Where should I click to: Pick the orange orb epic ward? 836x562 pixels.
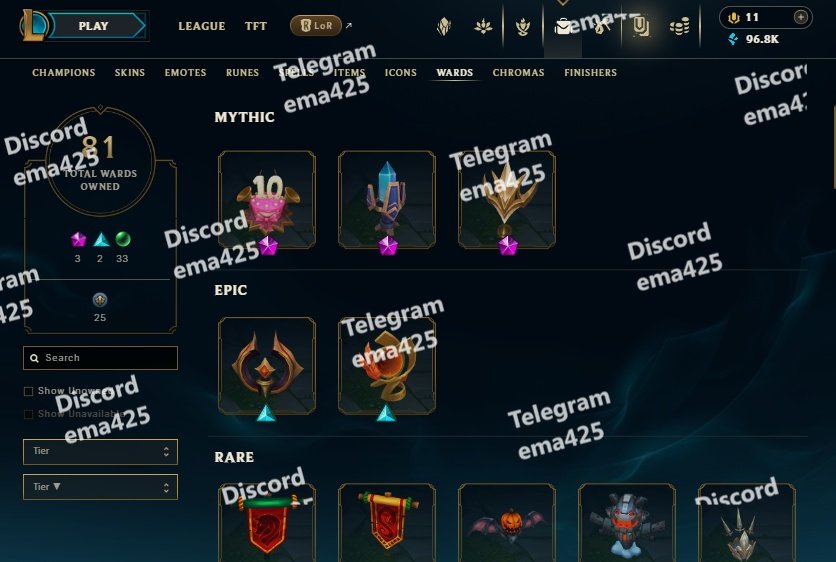387,366
